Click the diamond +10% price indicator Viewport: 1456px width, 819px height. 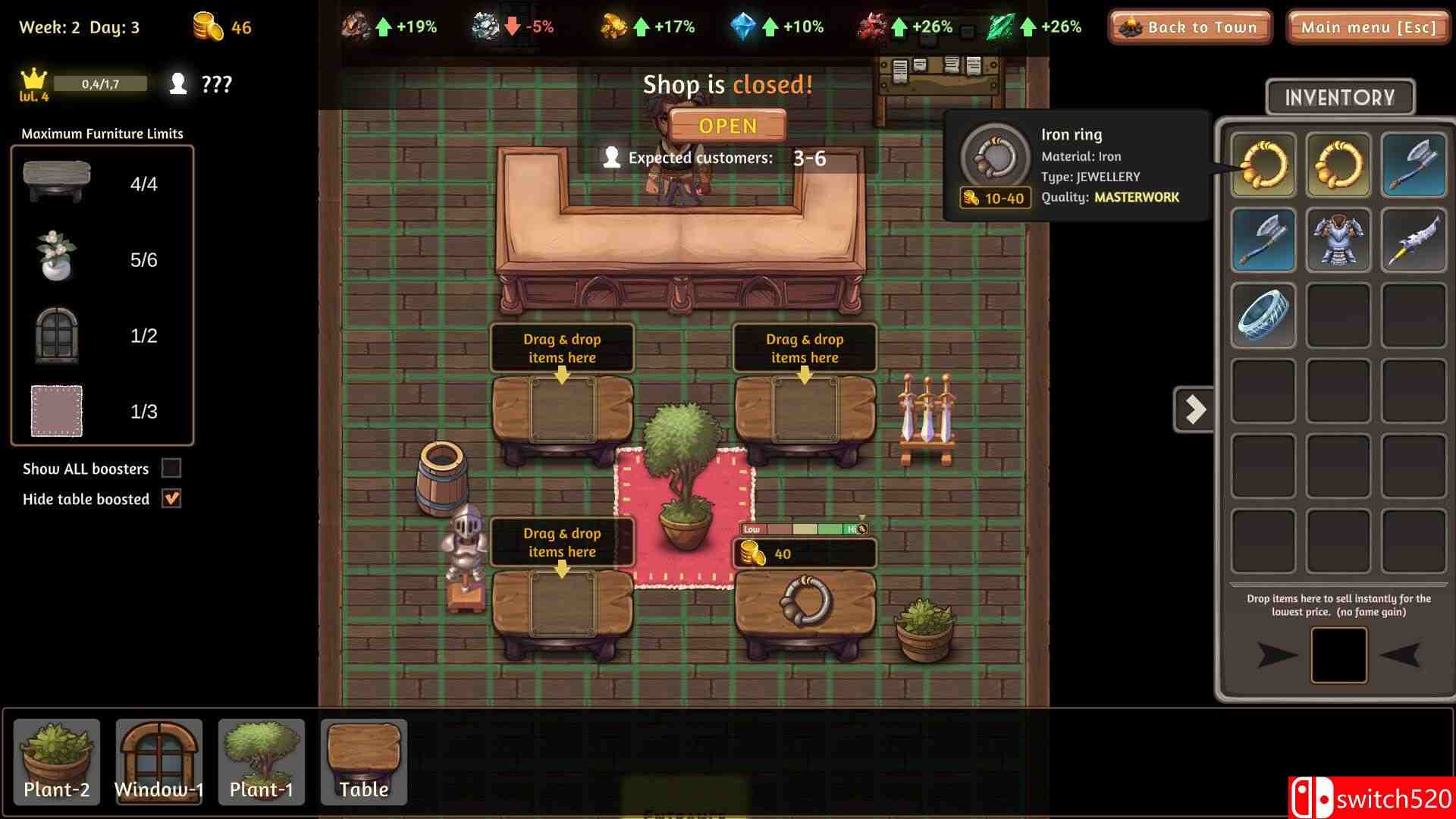774,25
